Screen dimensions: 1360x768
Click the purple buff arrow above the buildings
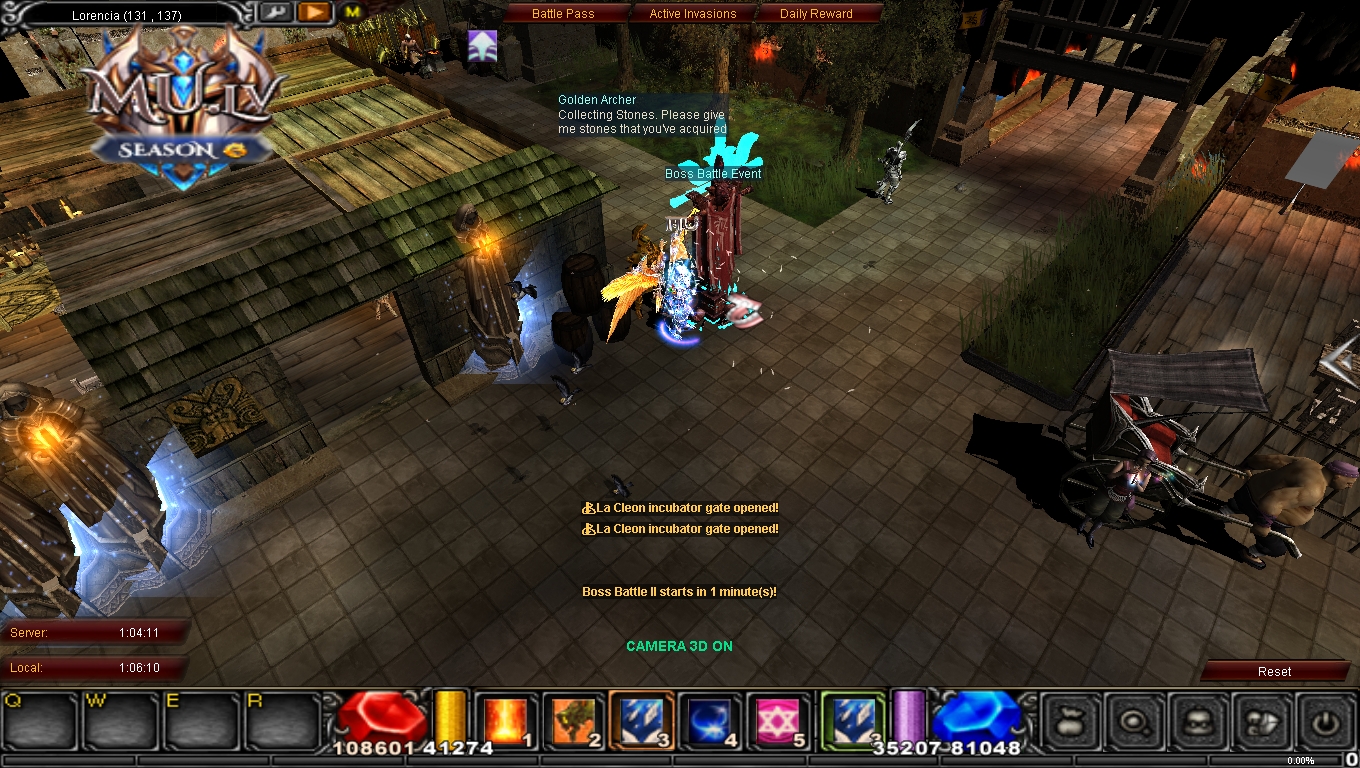(x=481, y=47)
